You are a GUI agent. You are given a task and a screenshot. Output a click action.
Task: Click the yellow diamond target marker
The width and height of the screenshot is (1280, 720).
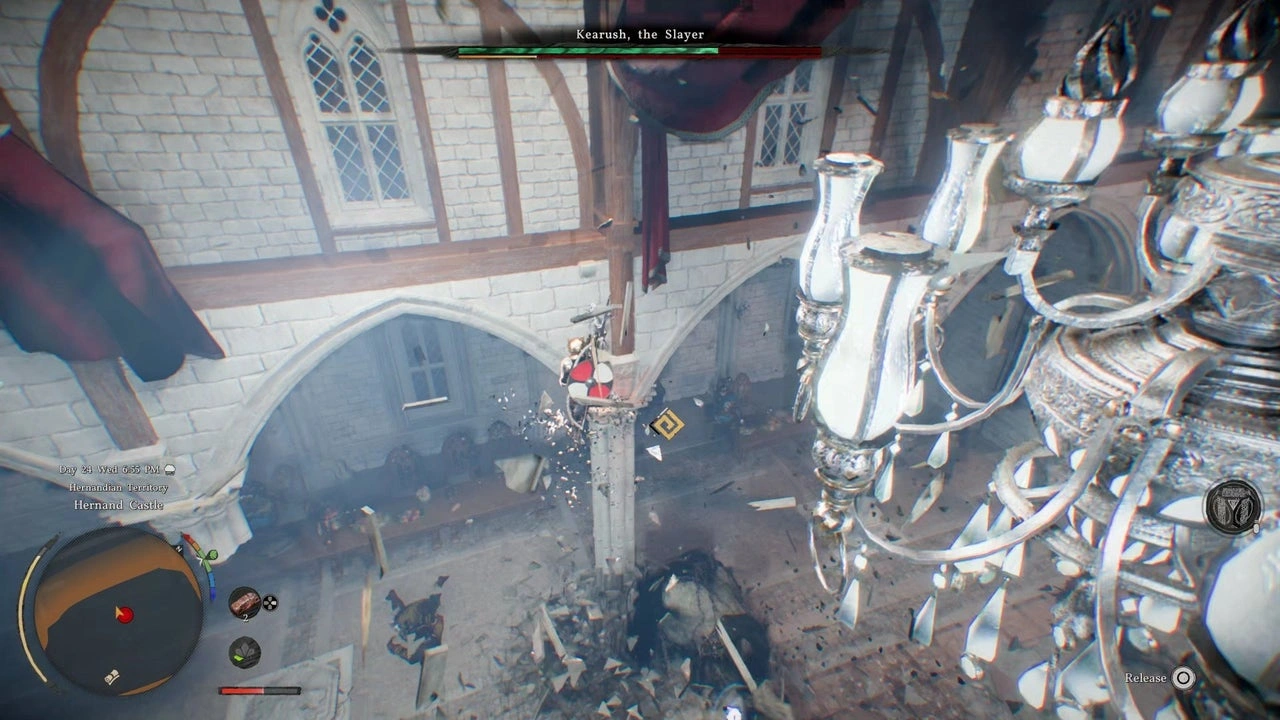tap(665, 424)
